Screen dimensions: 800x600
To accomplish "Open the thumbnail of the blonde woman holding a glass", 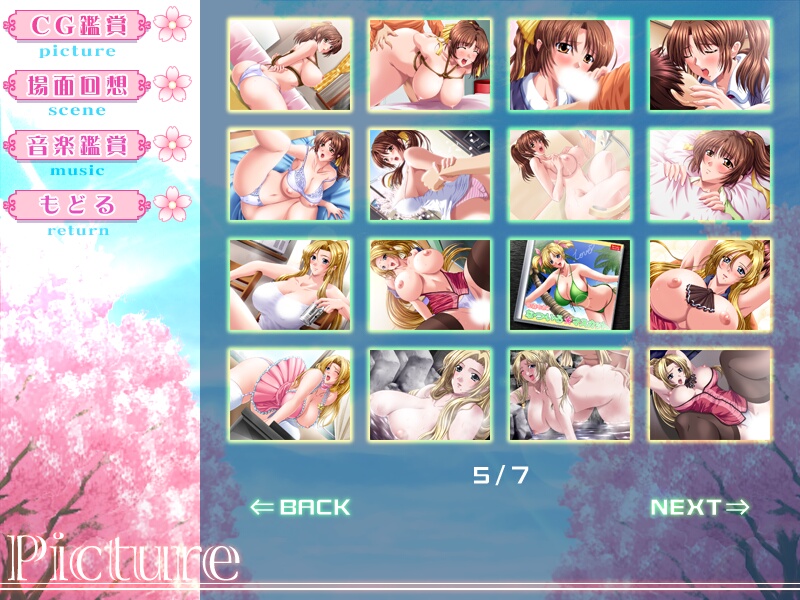I will [x=290, y=285].
